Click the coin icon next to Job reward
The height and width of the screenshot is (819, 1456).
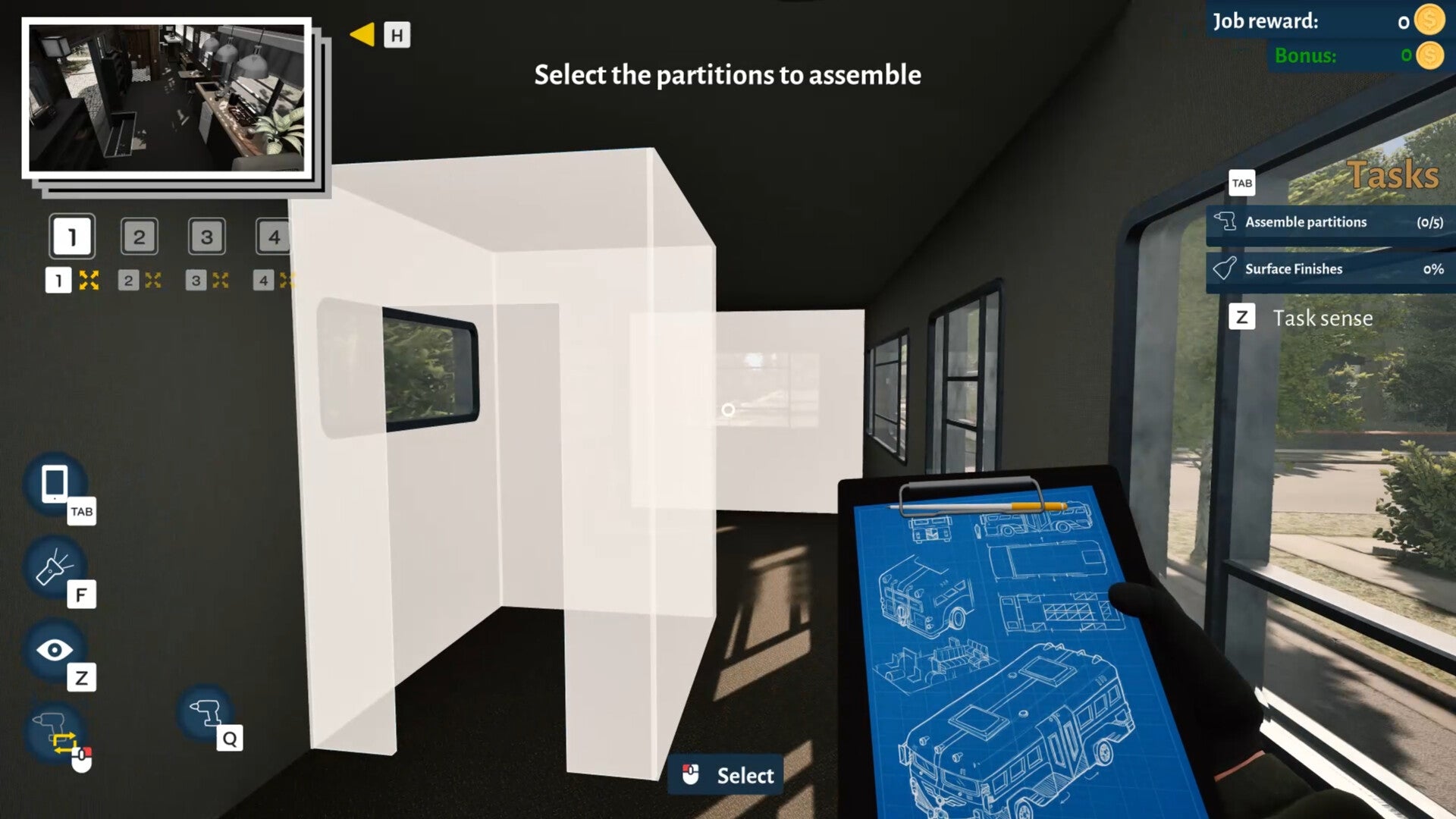1429,22
